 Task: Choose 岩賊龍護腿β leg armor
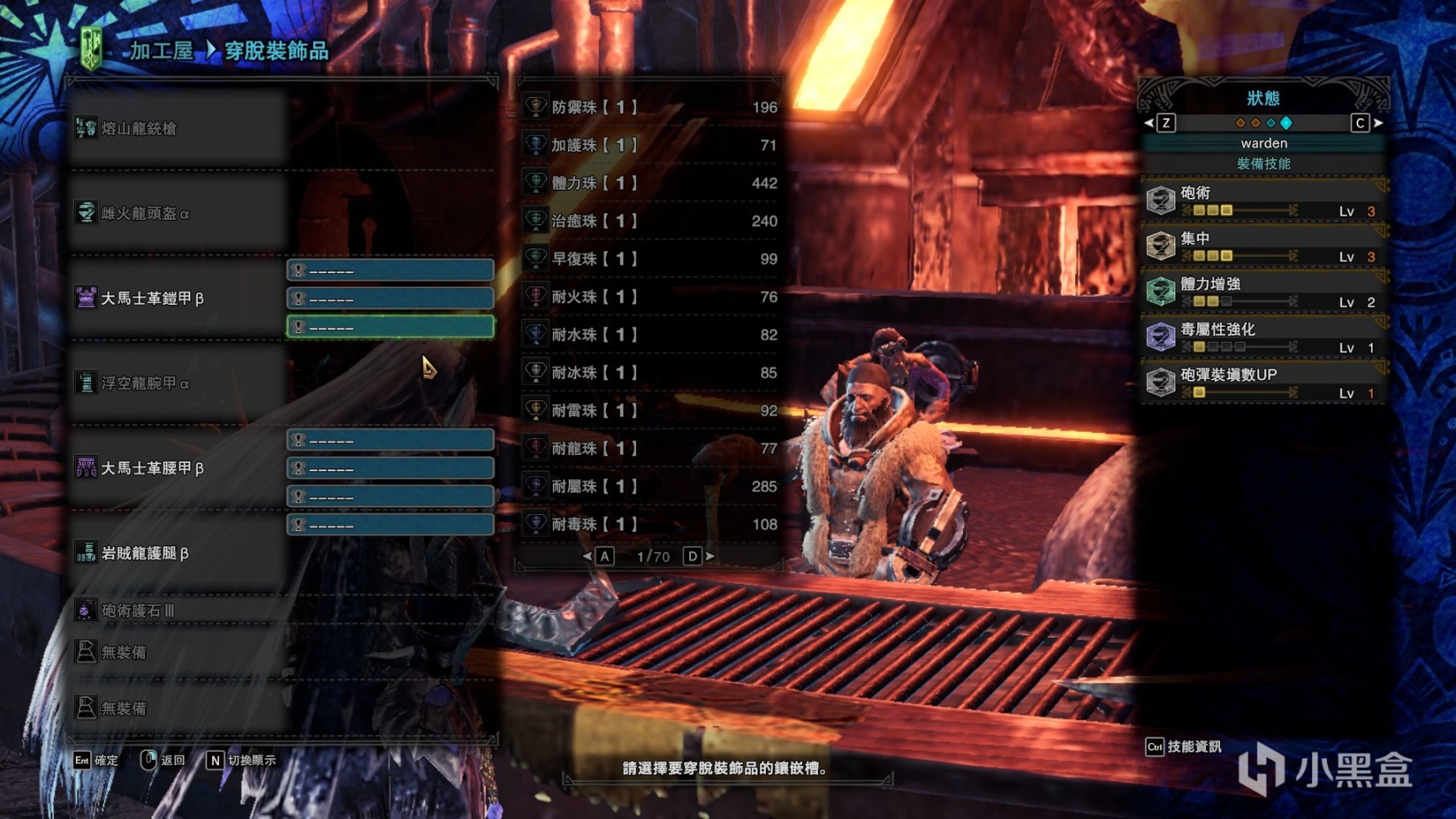pyautogui.click(x=144, y=553)
